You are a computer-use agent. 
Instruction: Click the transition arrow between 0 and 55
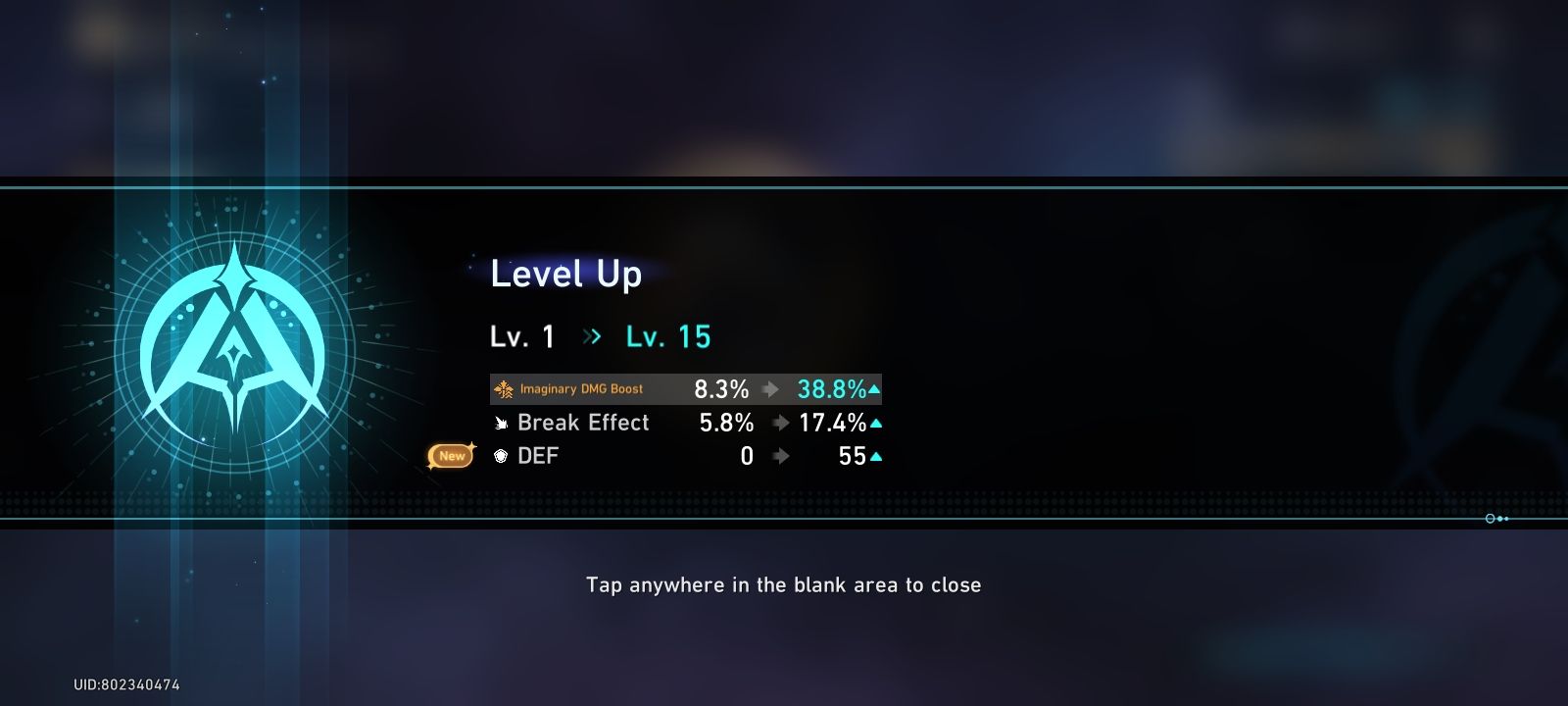780,455
